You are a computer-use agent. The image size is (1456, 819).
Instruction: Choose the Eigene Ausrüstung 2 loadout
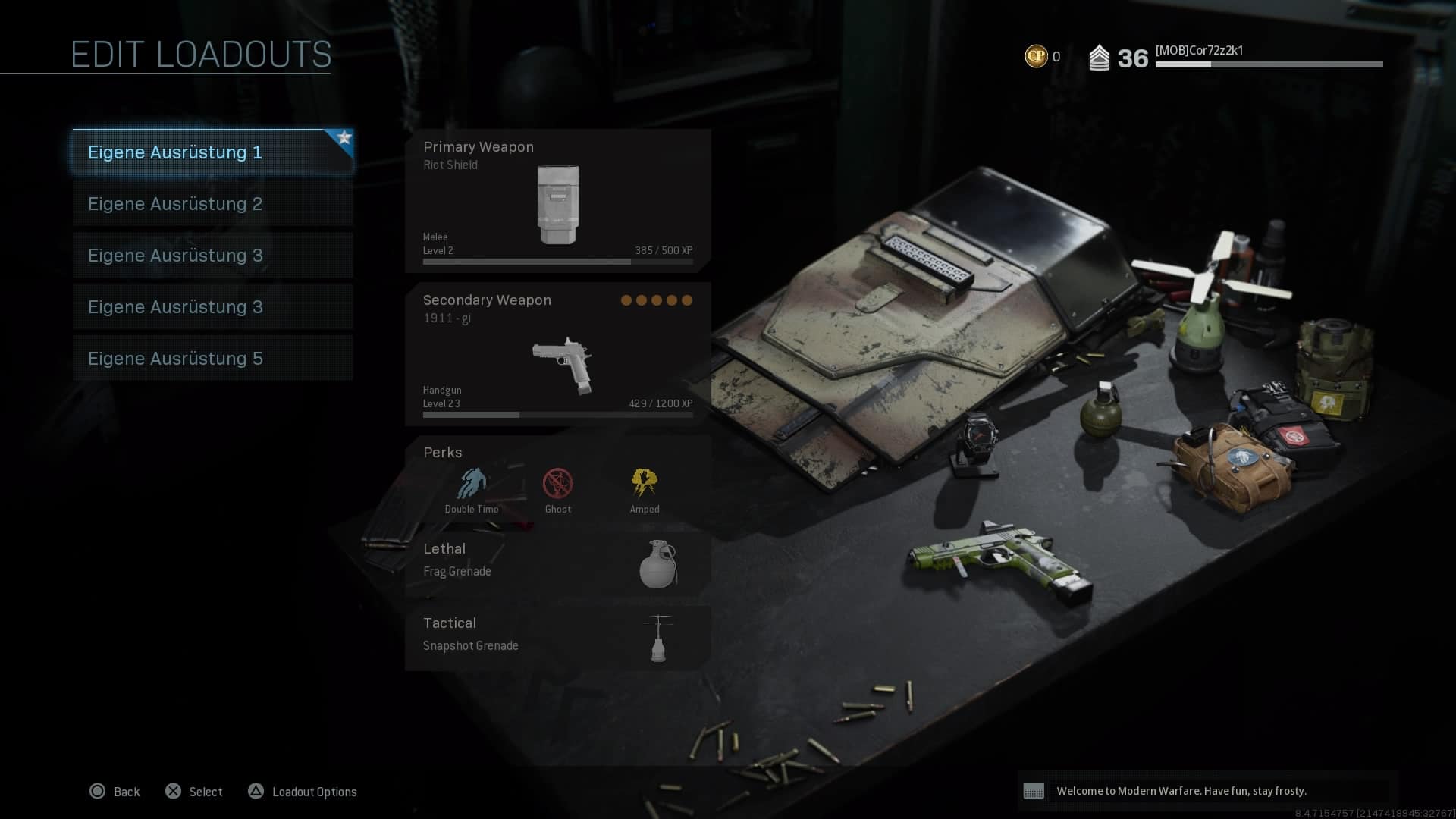212,204
